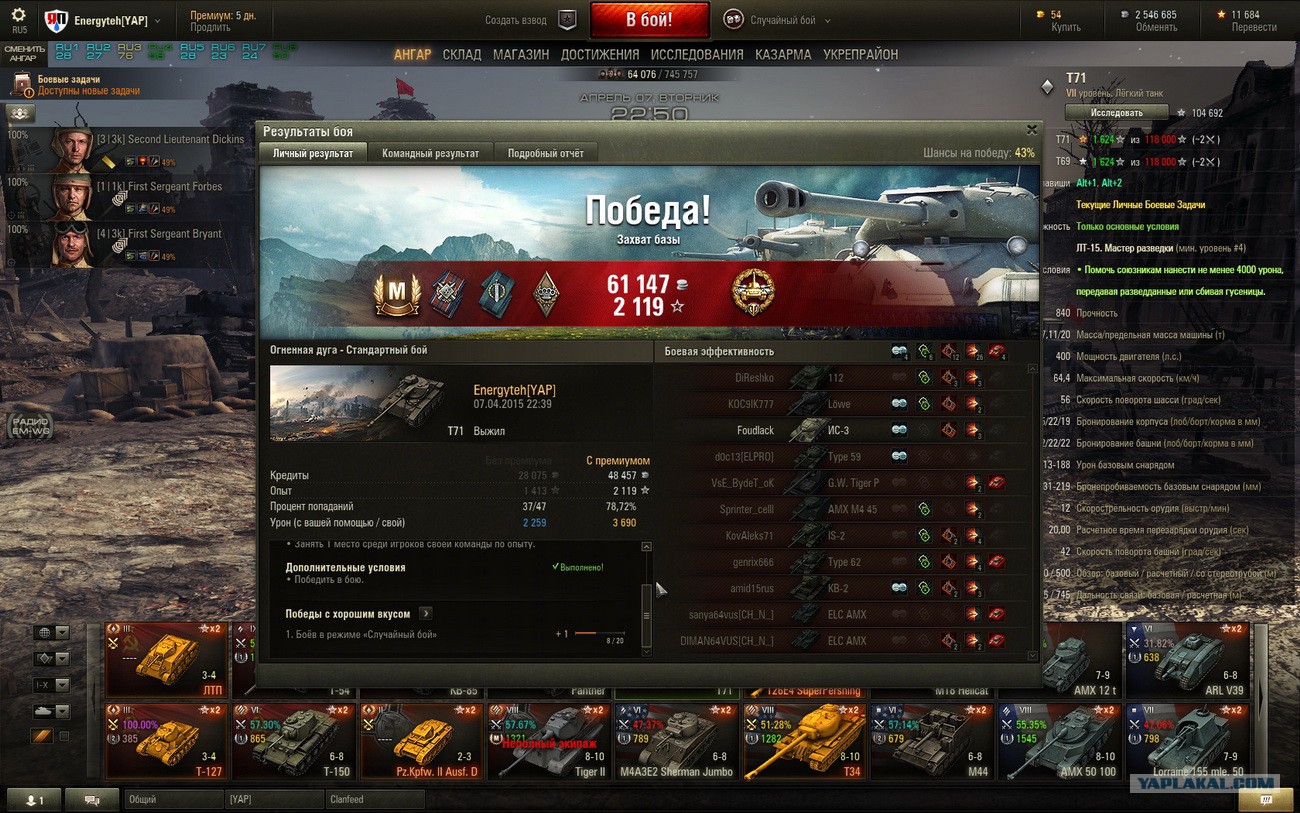Open the КАЗАРМА barracks

coord(783,54)
